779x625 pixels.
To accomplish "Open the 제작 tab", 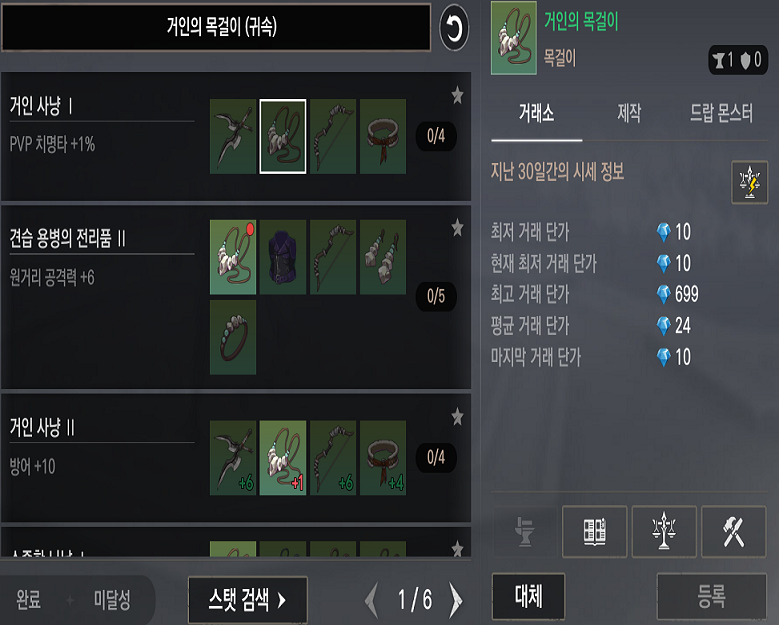I will (630, 113).
